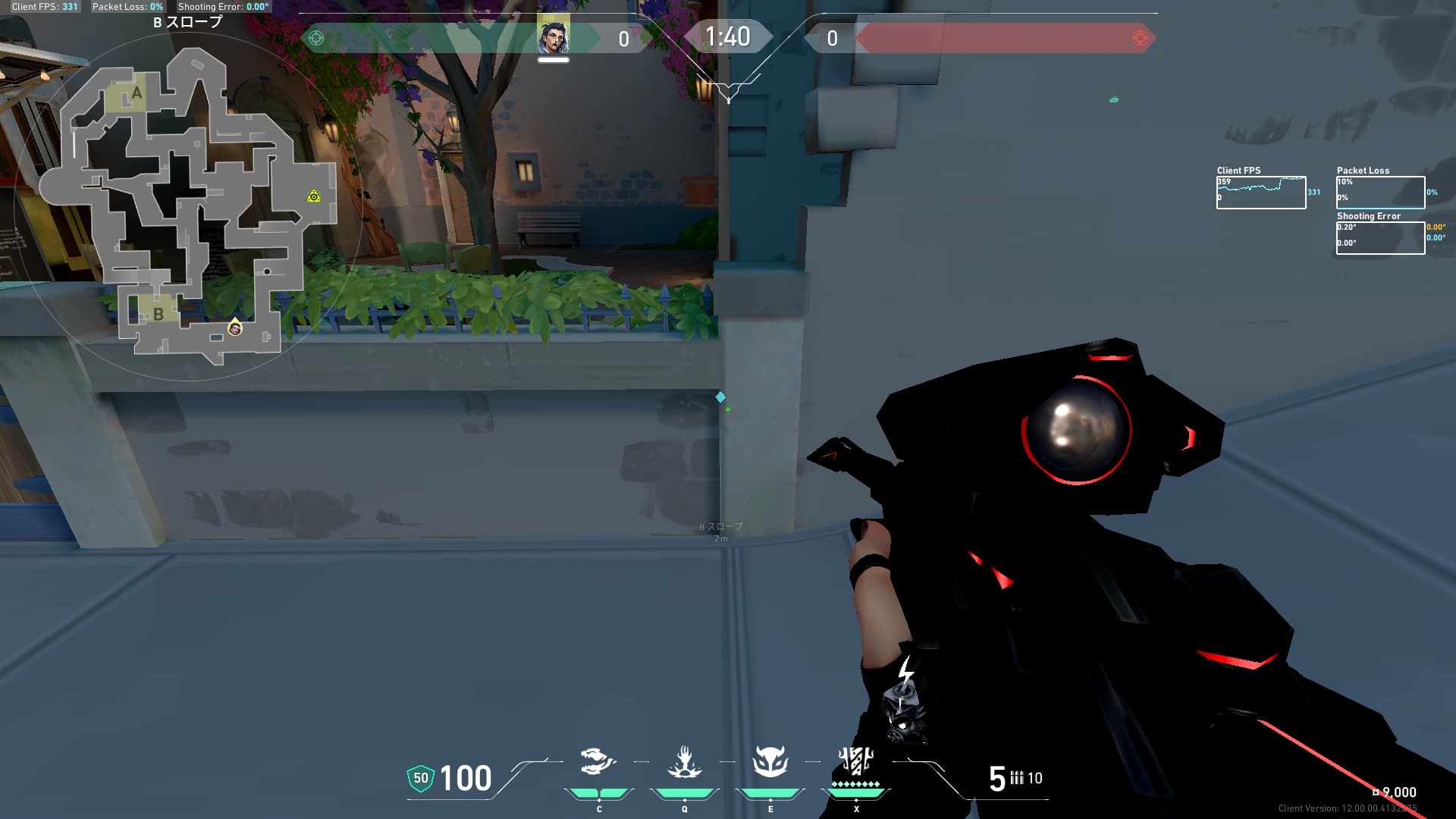Image resolution: width=1456 pixels, height=819 pixels.
Task: Select the agent portrait in the top bar
Action: (554, 36)
